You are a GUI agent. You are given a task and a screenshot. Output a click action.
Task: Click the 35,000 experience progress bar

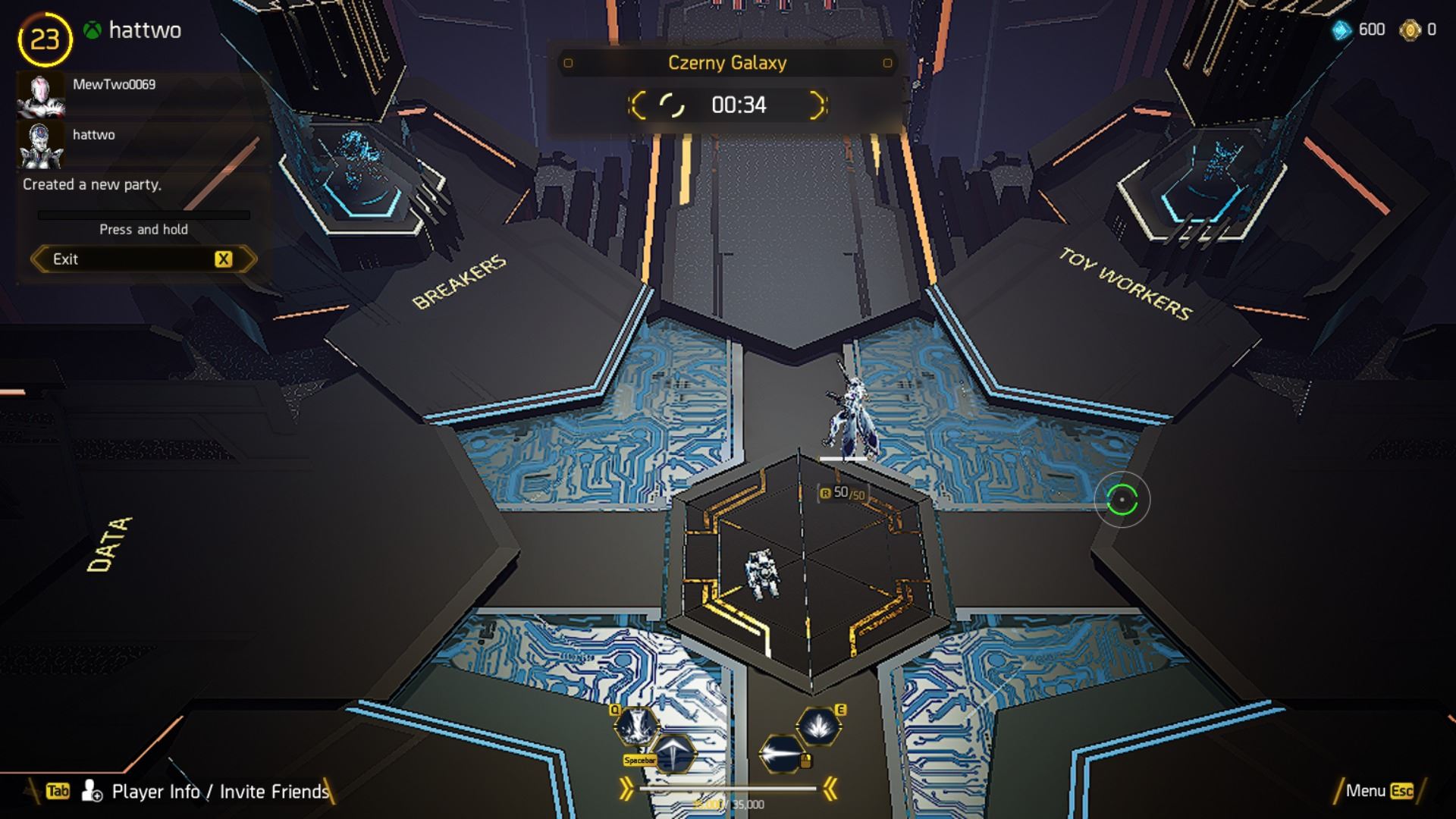click(728, 789)
